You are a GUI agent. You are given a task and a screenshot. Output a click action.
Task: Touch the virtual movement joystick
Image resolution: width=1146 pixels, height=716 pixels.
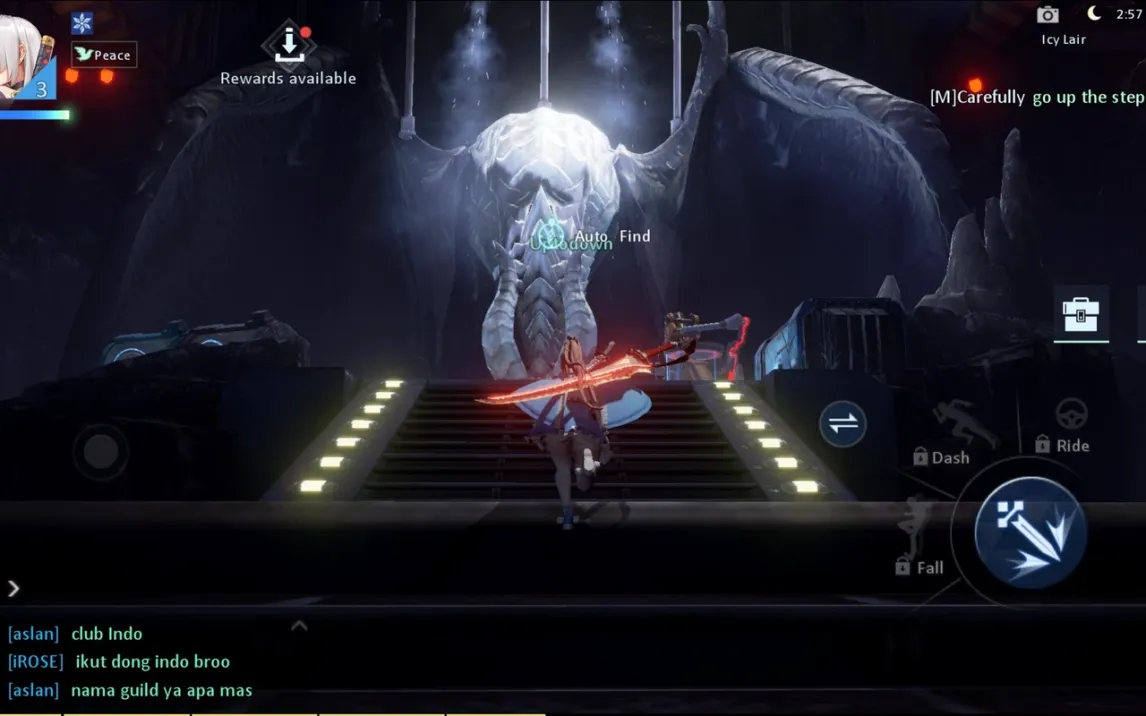coord(100,451)
